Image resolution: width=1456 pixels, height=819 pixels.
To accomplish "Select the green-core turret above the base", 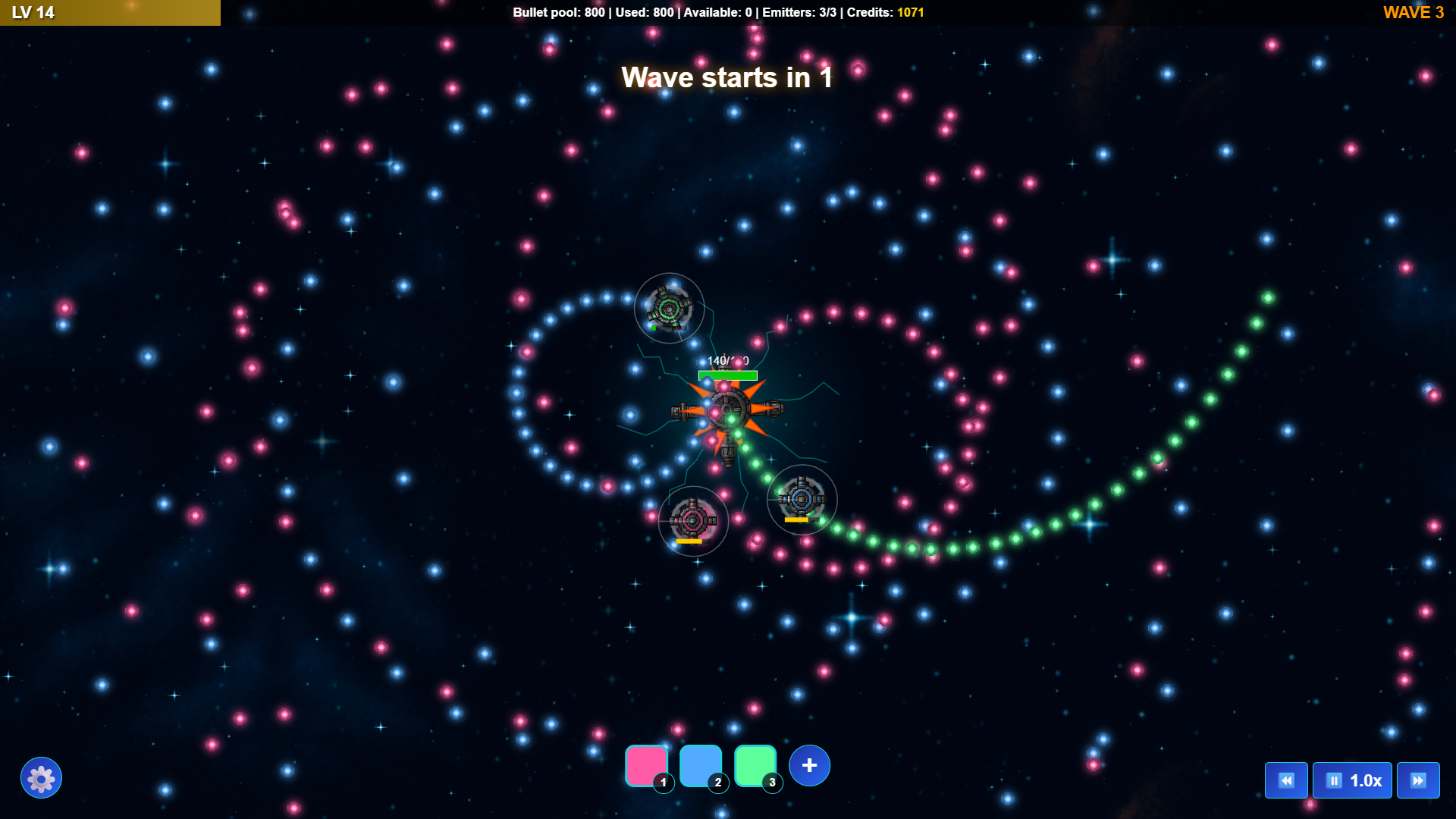I will coord(669,308).
